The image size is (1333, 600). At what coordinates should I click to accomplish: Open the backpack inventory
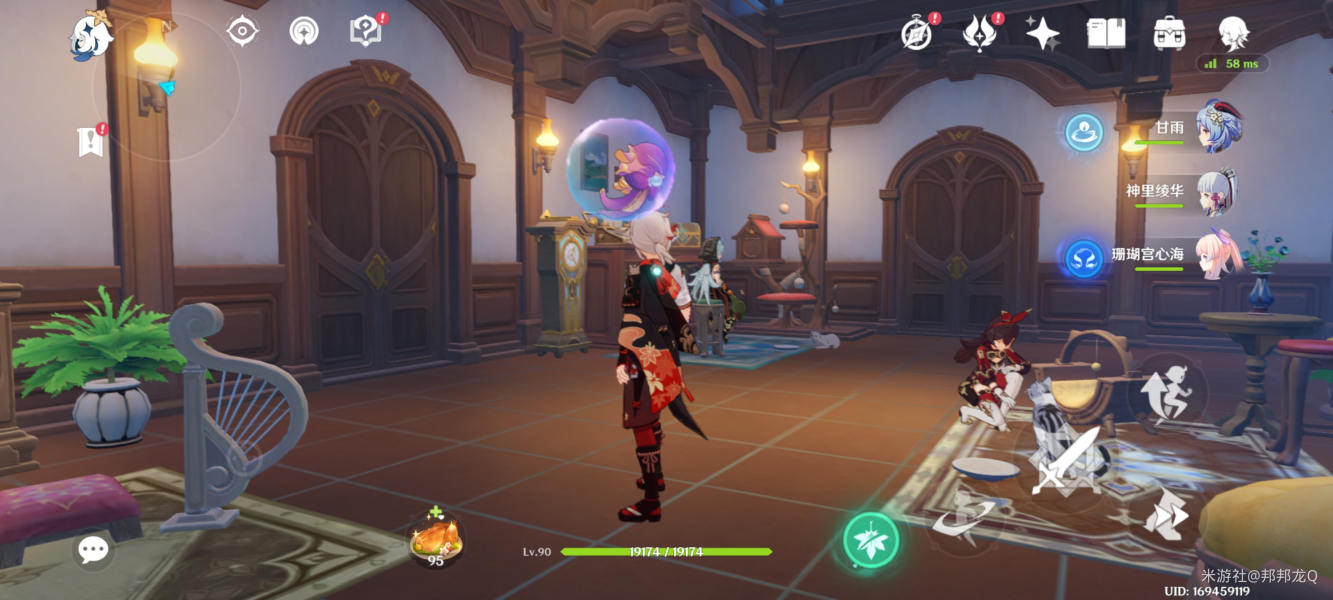(1169, 33)
